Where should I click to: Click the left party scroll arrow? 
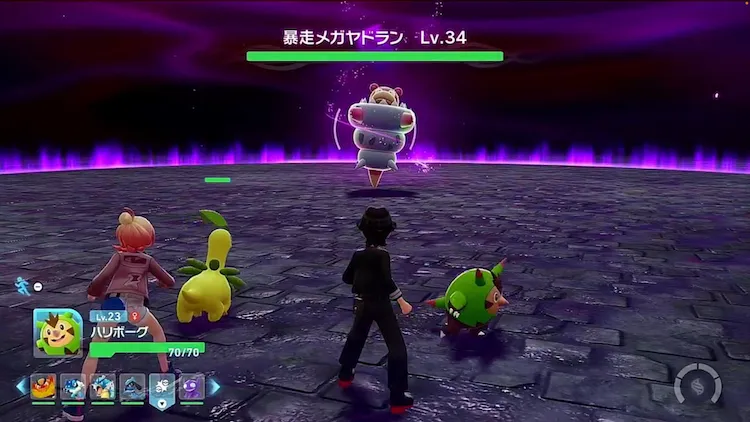tap(20, 386)
